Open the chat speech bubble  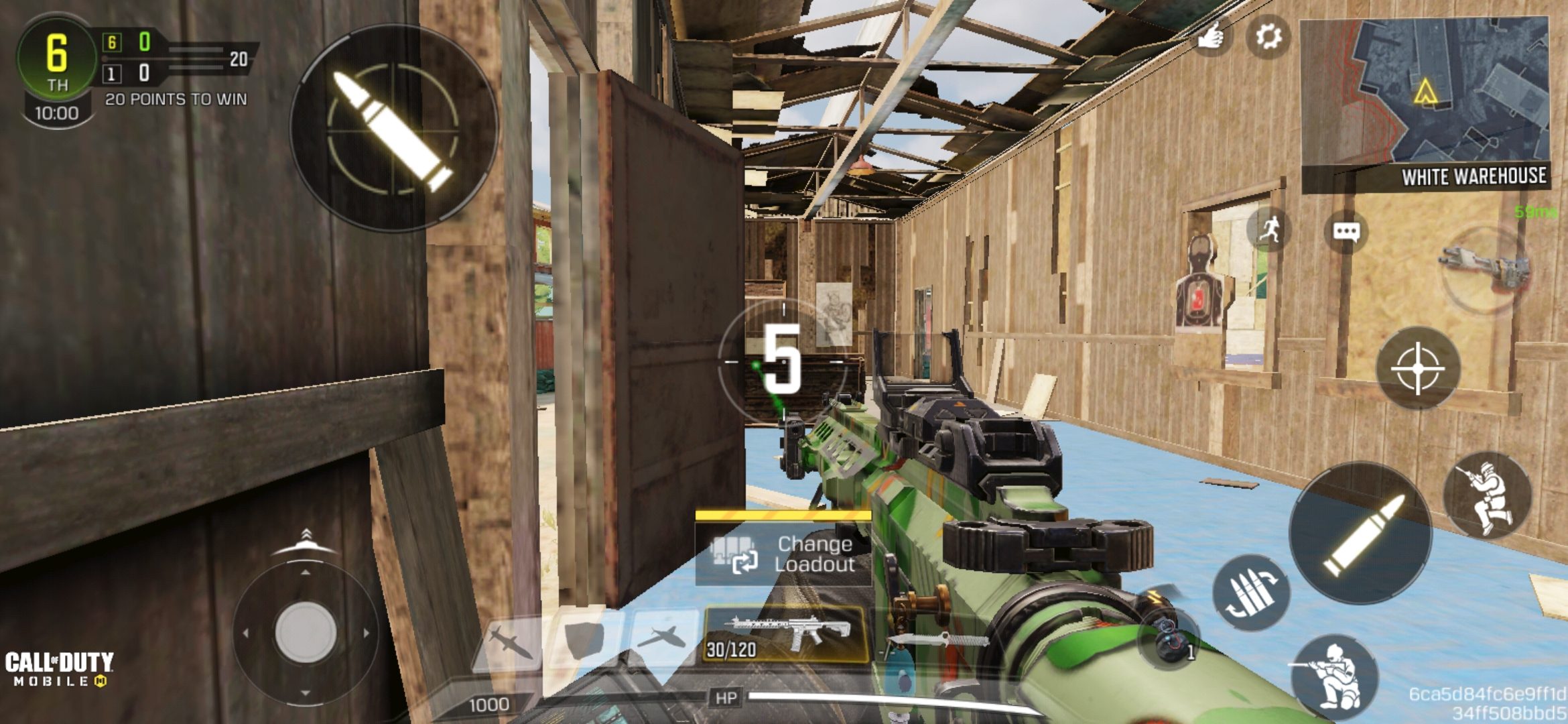tap(1346, 232)
